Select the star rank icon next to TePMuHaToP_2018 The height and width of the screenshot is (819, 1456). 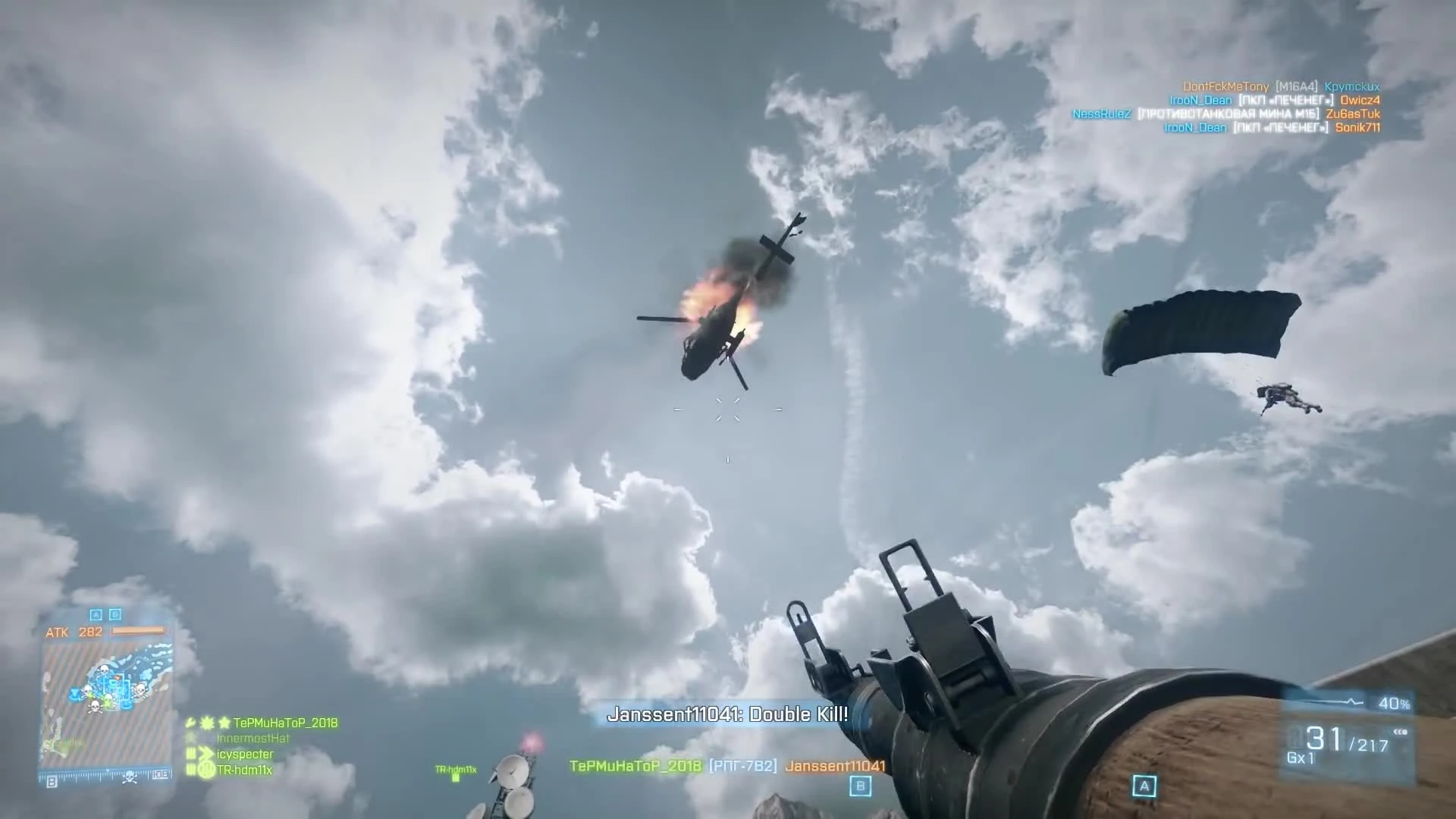(x=225, y=723)
